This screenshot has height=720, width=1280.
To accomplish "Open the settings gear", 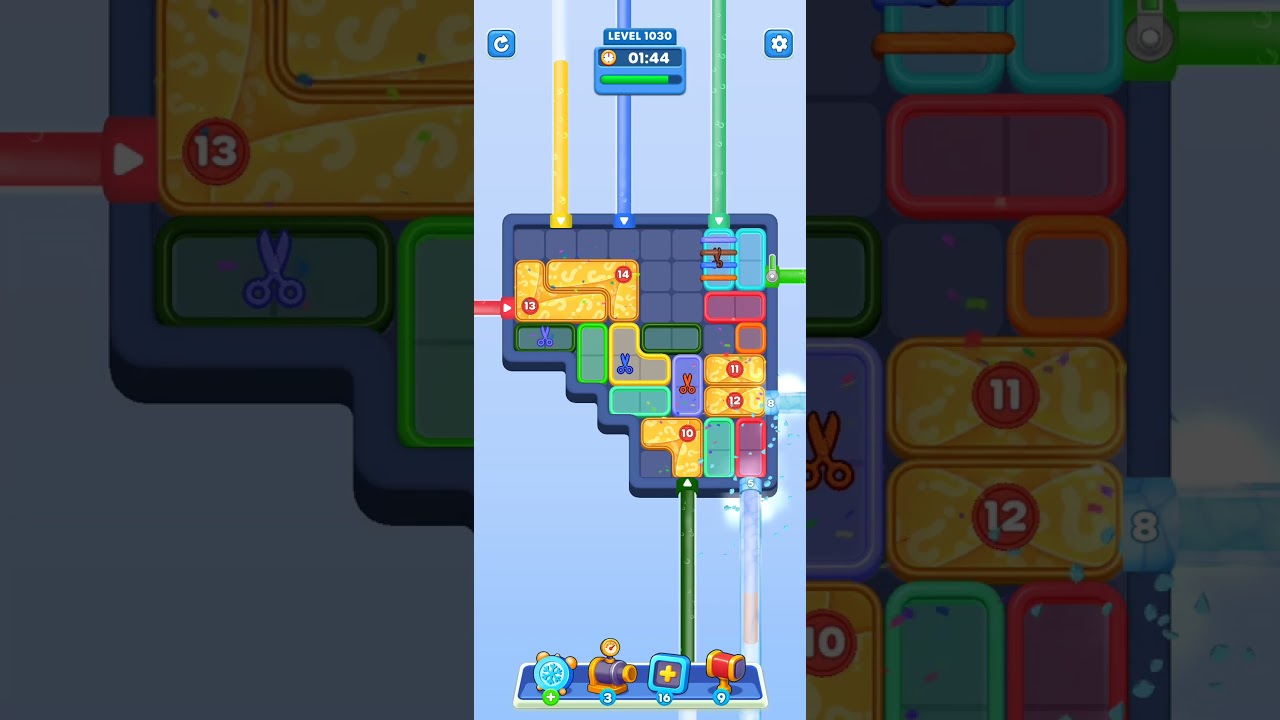I will pos(779,44).
